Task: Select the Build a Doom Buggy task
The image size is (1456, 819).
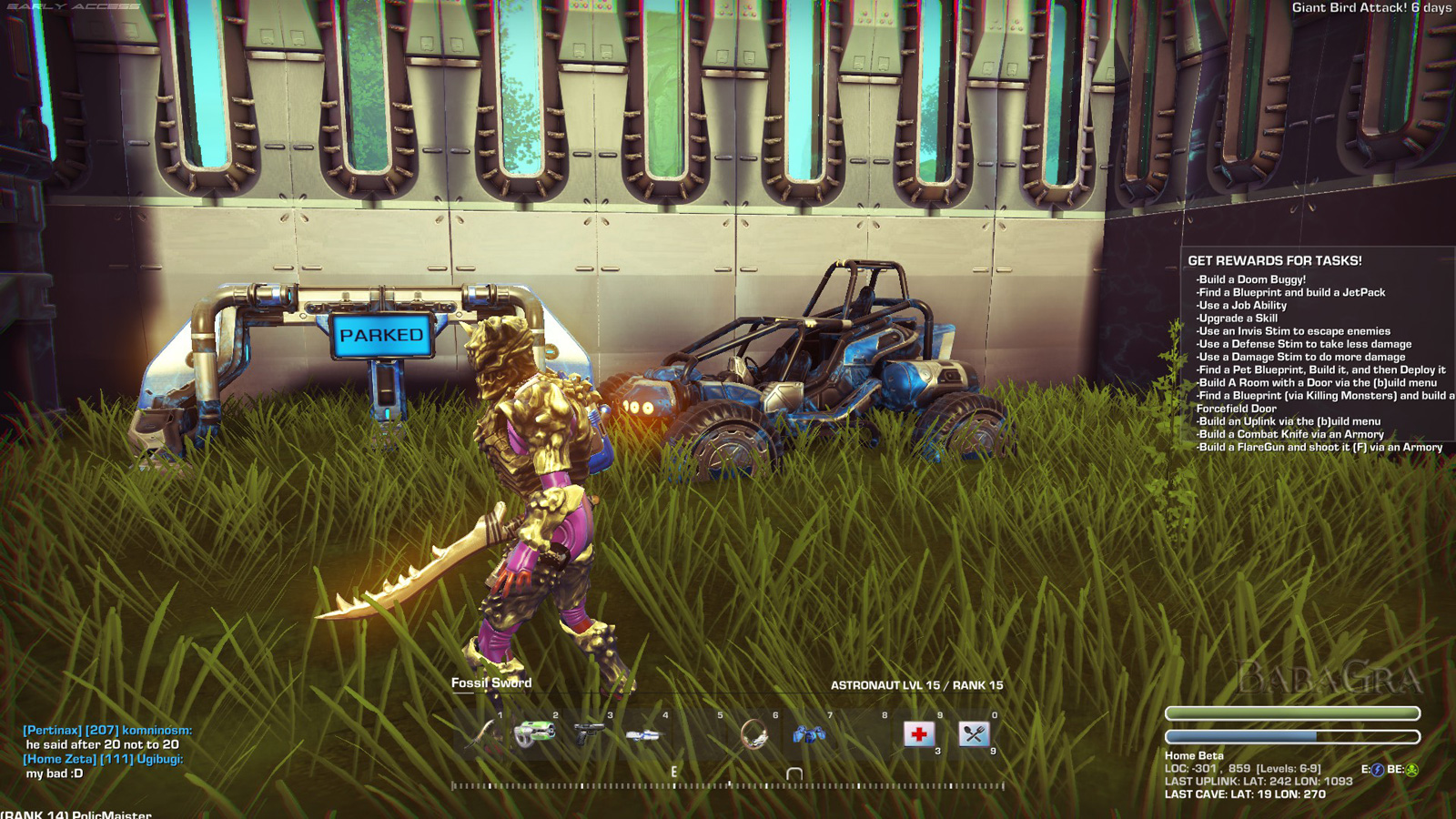Action: 1251,279
